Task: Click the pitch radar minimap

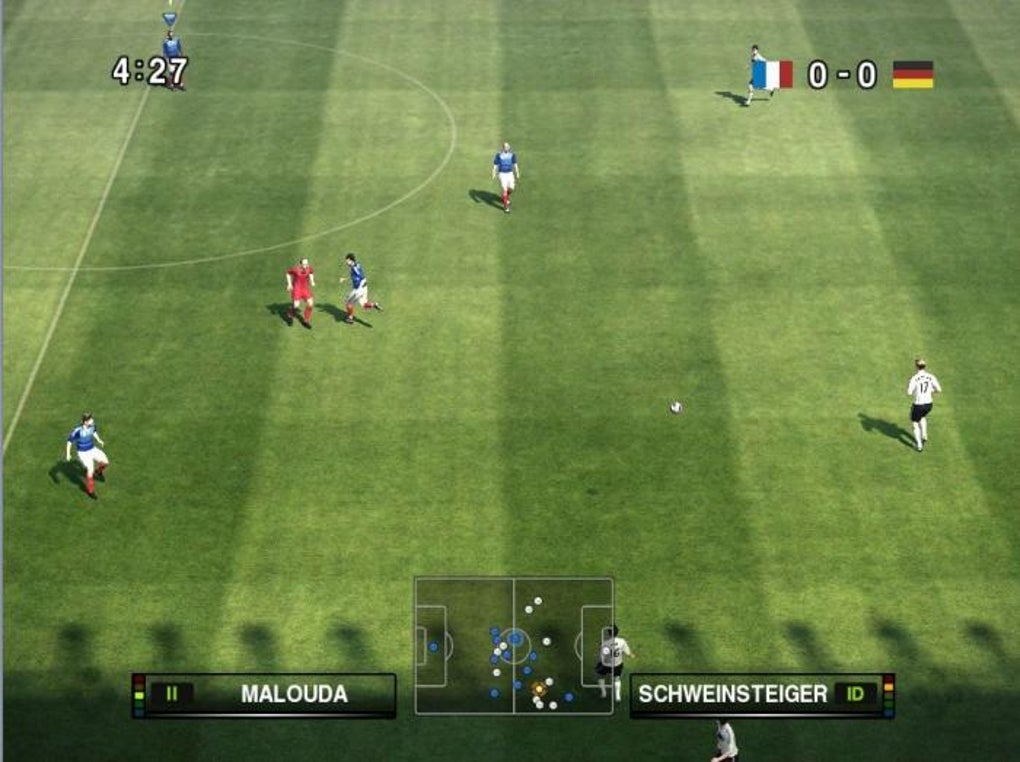Action: [514, 645]
